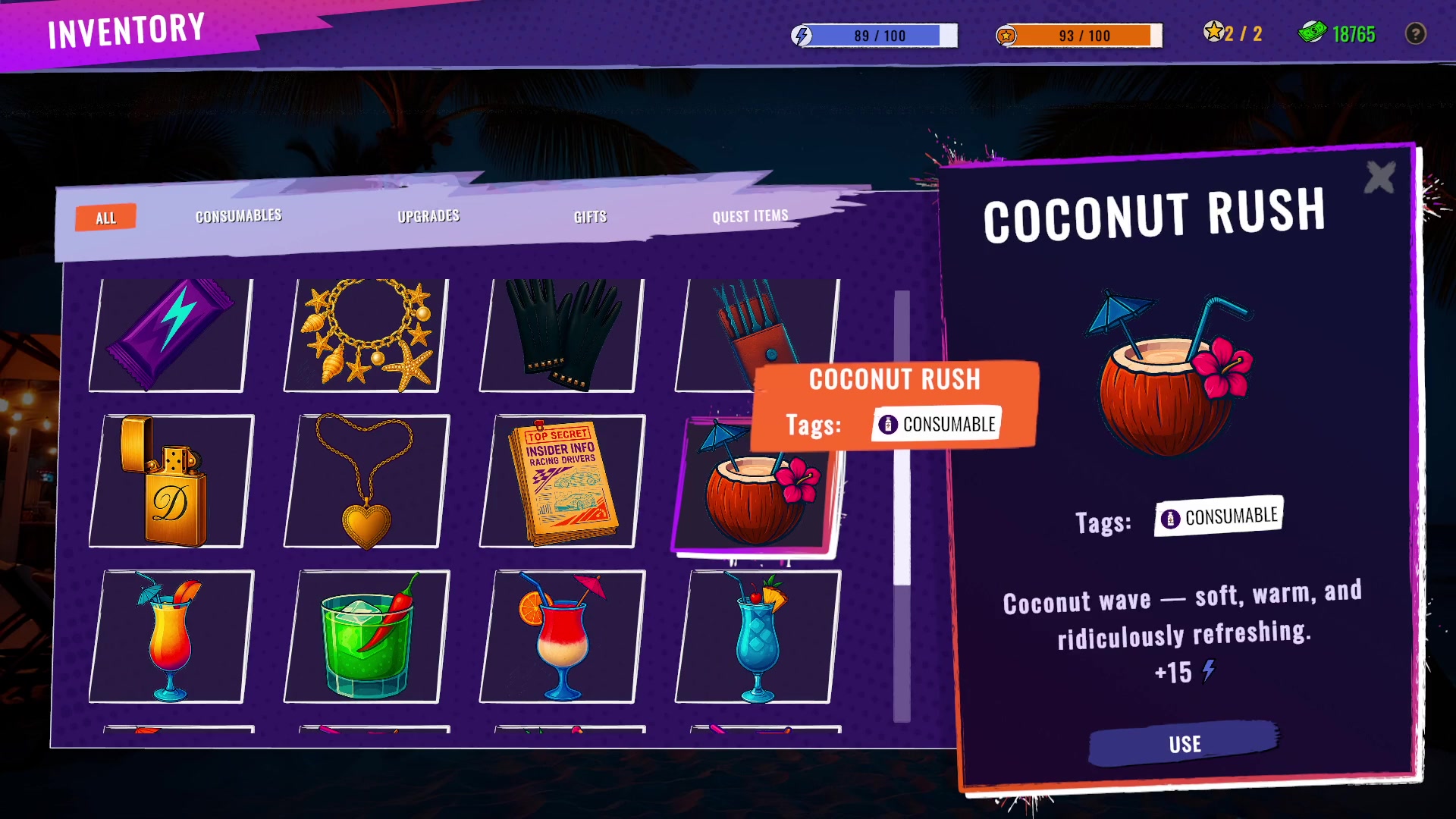Use the Coconut Rush item
This screenshot has height=819, width=1456.
(x=1184, y=743)
